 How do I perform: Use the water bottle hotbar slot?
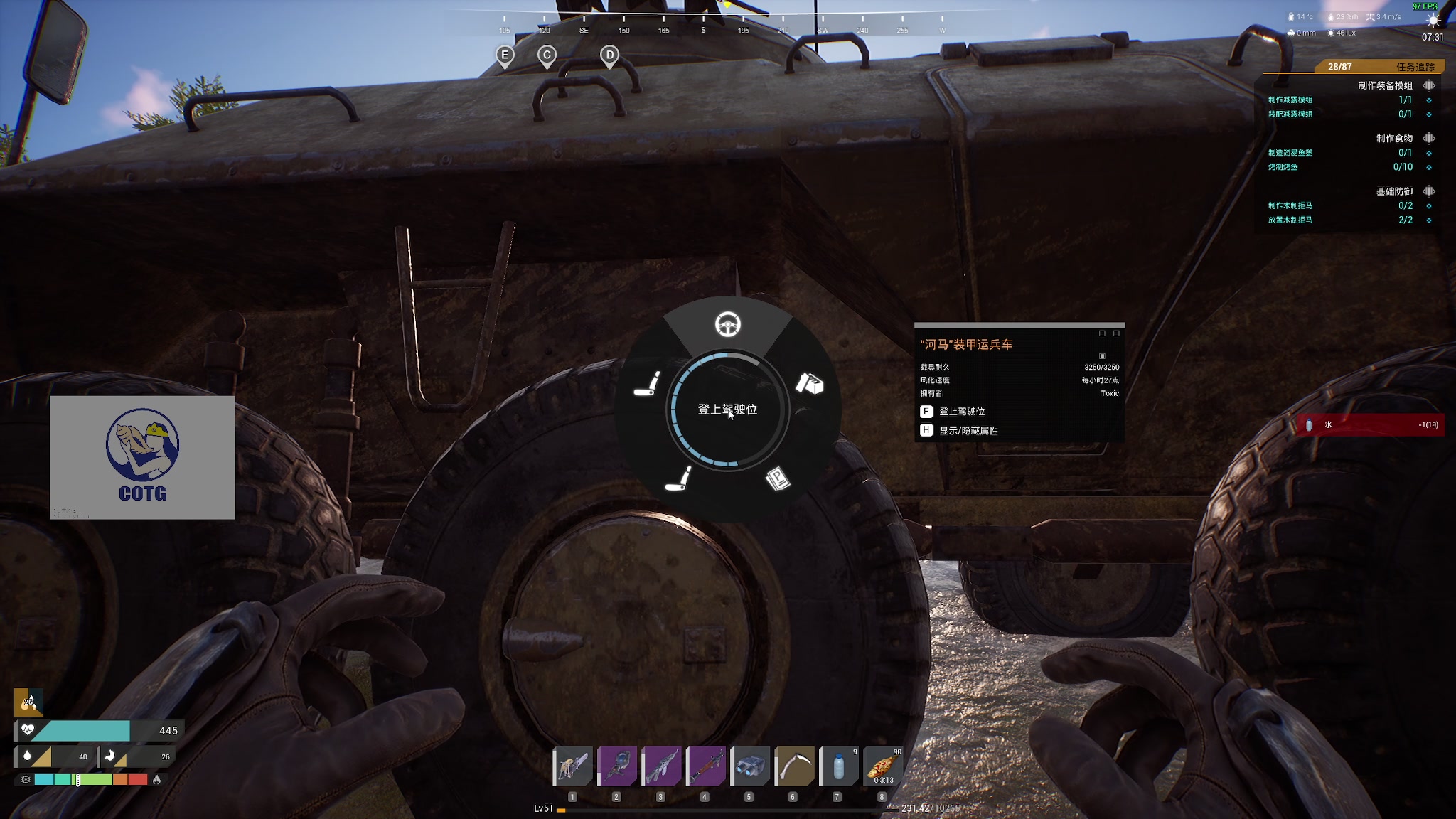838,766
